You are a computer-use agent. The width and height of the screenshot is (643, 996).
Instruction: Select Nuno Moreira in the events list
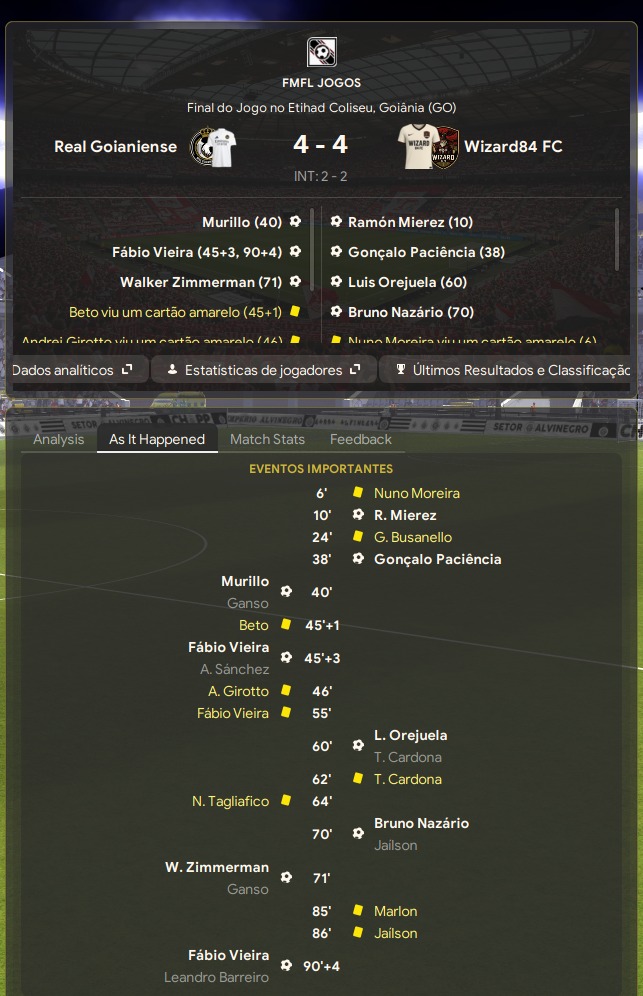pyautogui.click(x=417, y=493)
